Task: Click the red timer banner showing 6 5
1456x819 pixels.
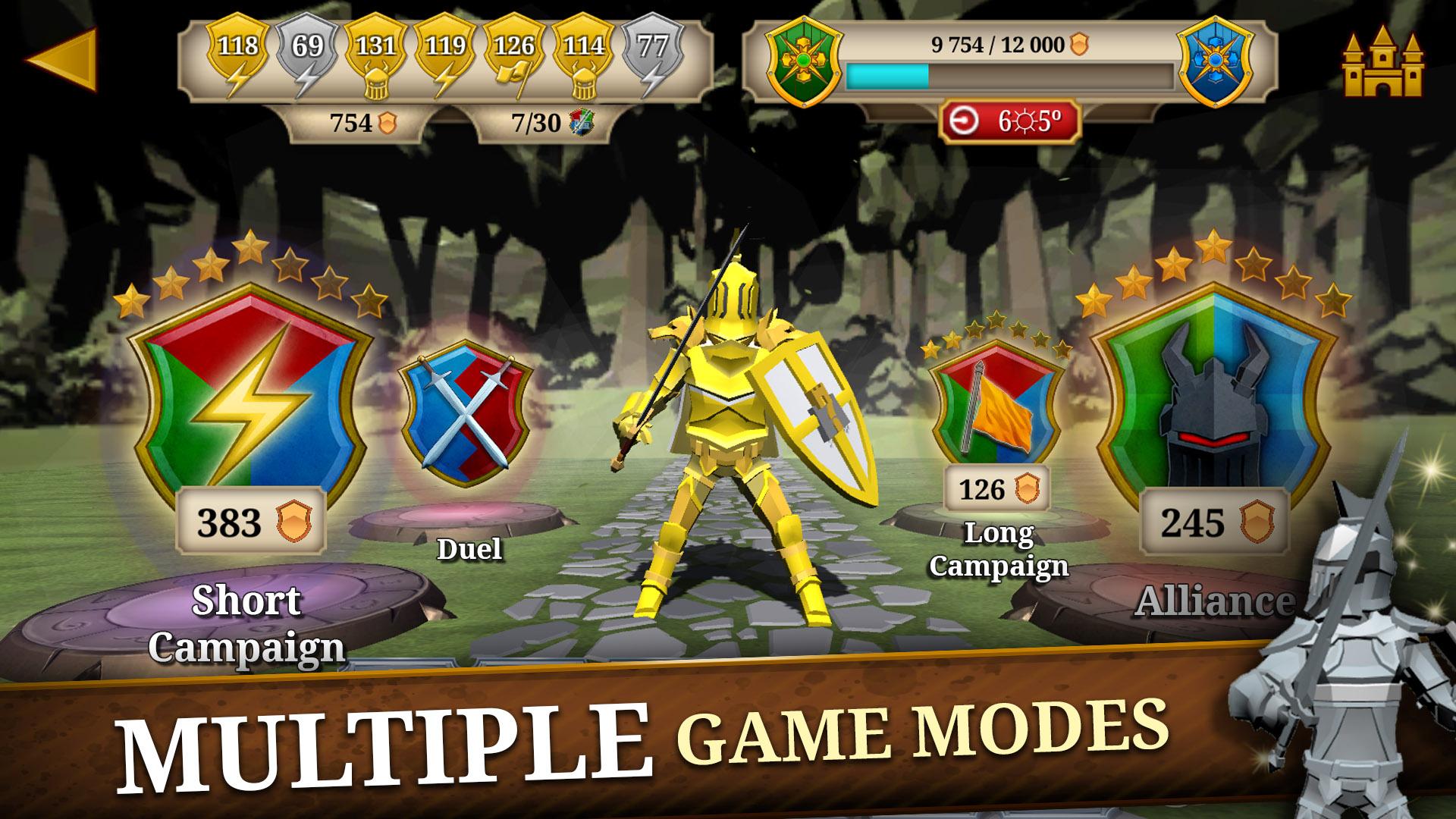Action: pos(1009,119)
